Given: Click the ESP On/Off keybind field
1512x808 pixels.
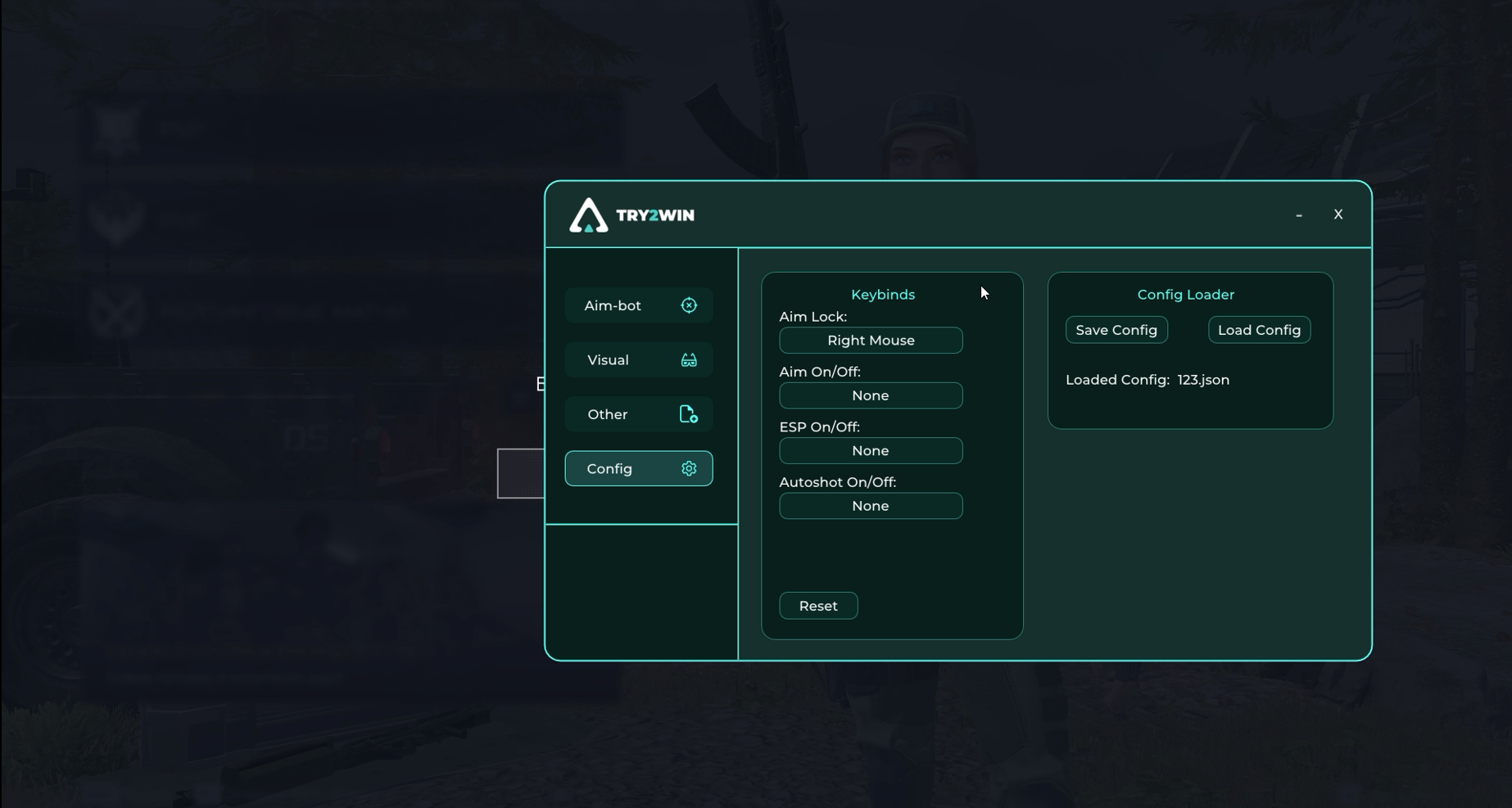Looking at the screenshot, I should tap(871, 451).
